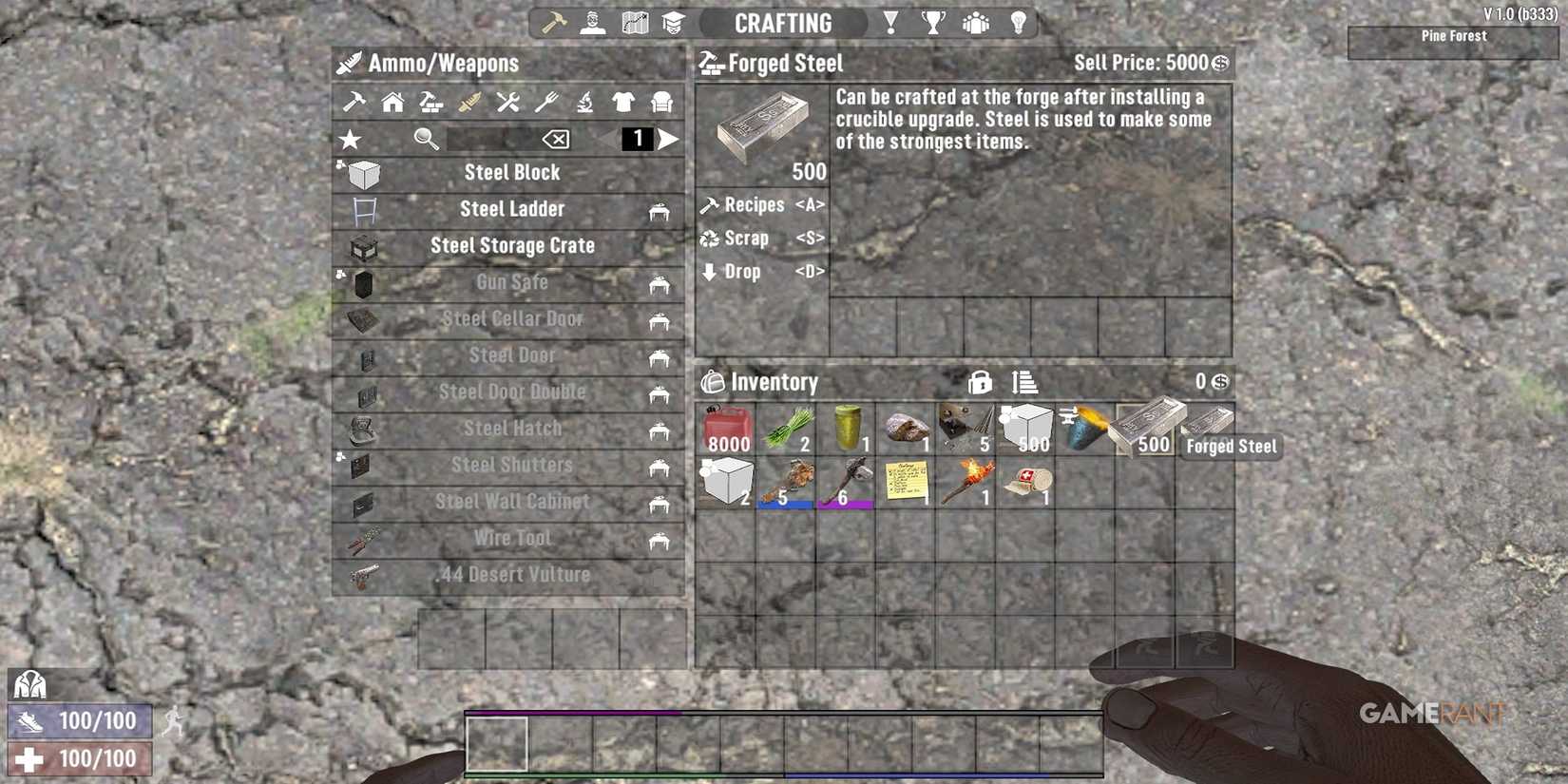Select the Science microscope category icon
The width and height of the screenshot is (1568, 784).
(585, 105)
